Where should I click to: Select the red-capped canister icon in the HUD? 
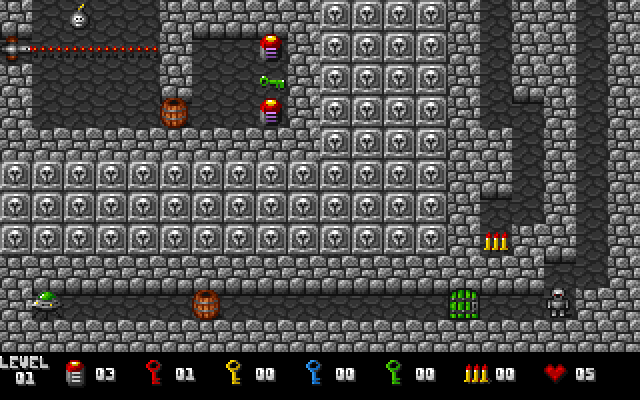coord(74,373)
